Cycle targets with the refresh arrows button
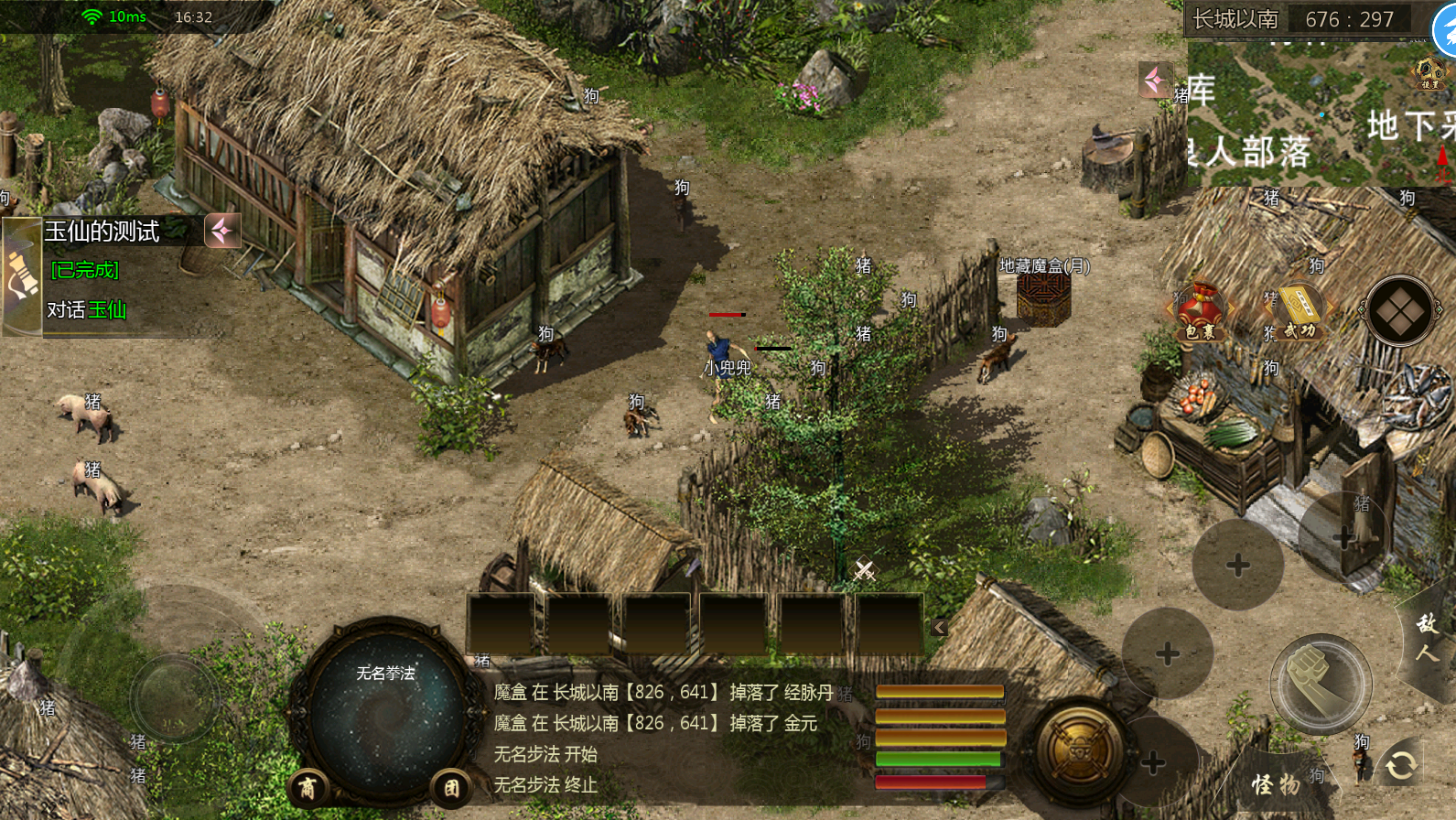Screen dimensions: 1456x820 coord(1400,764)
